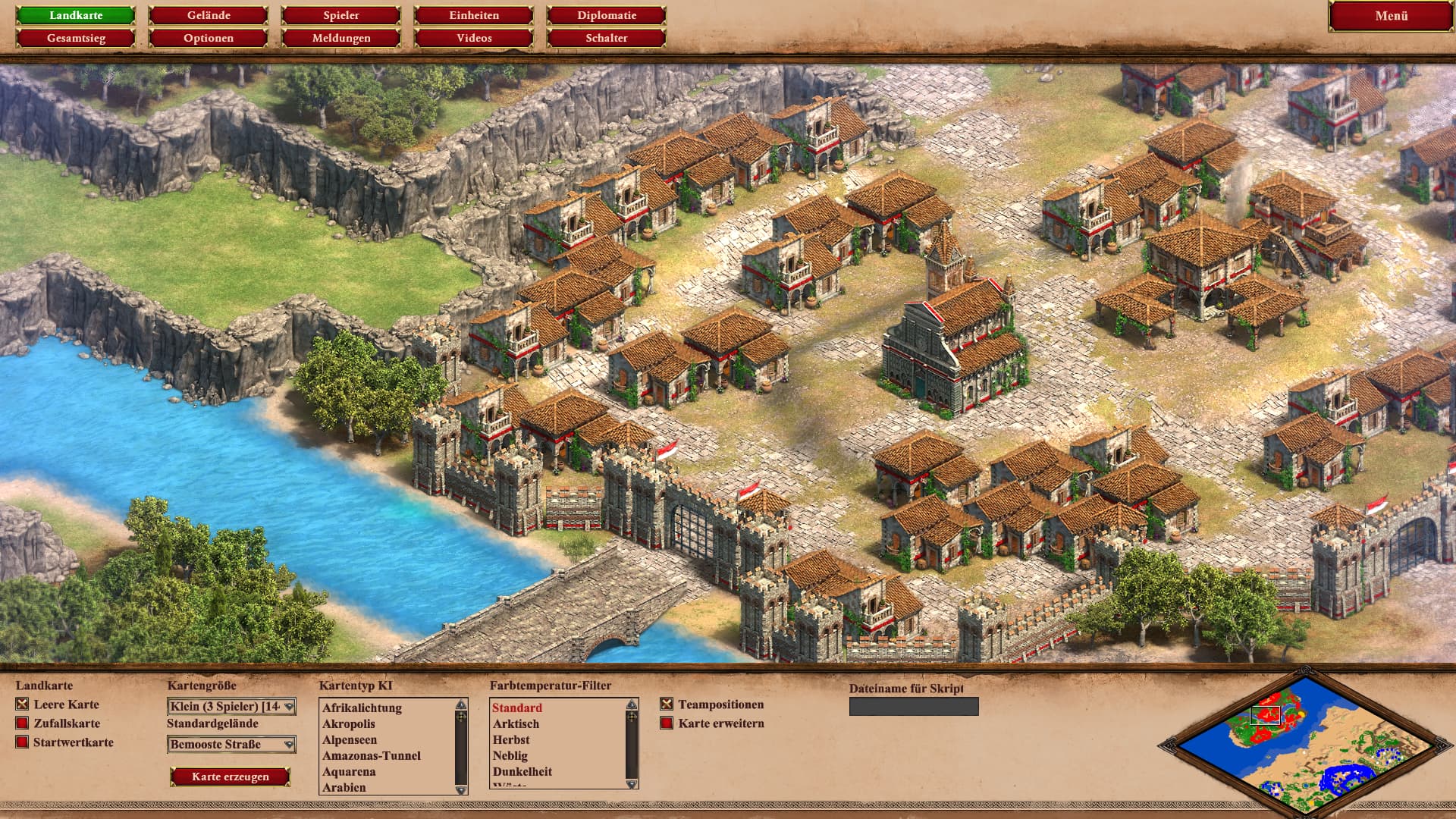The height and width of the screenshot is (819, 1456).
Task: Show the Diplomatie tab
Action: (x=606, y=15)
